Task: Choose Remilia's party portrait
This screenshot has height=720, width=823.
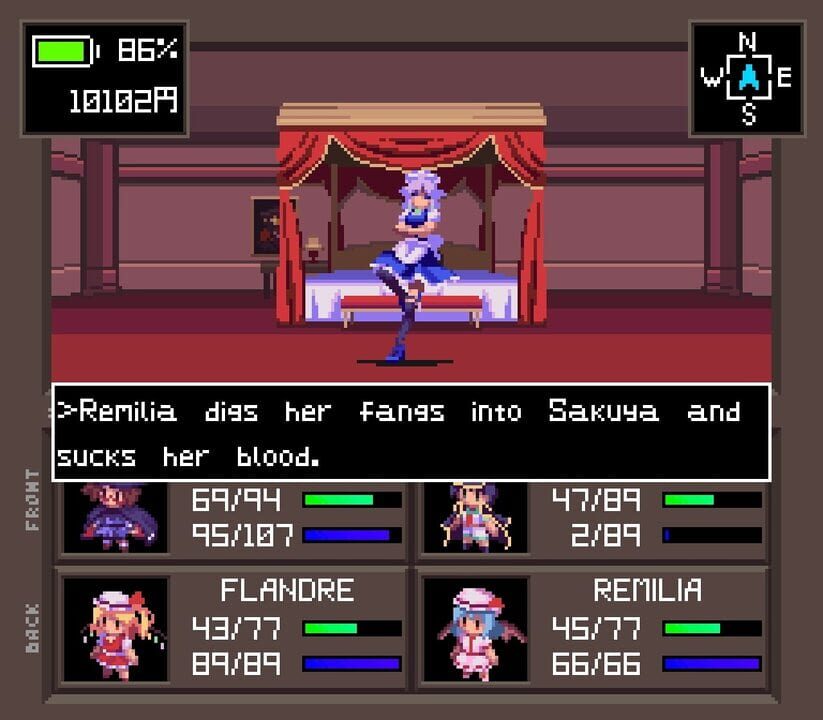Action: coord(474,630)
